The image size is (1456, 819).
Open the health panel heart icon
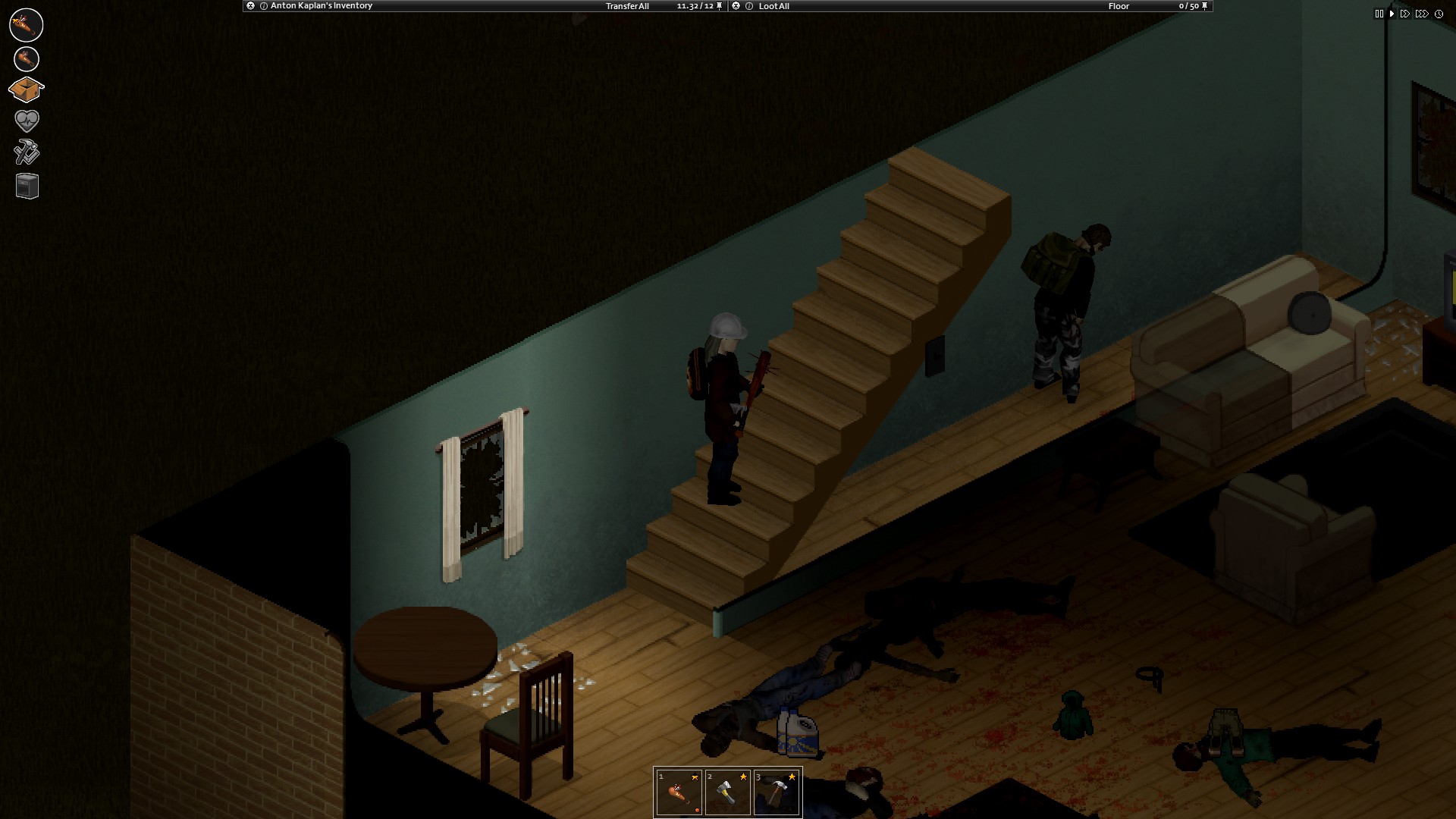26,121
